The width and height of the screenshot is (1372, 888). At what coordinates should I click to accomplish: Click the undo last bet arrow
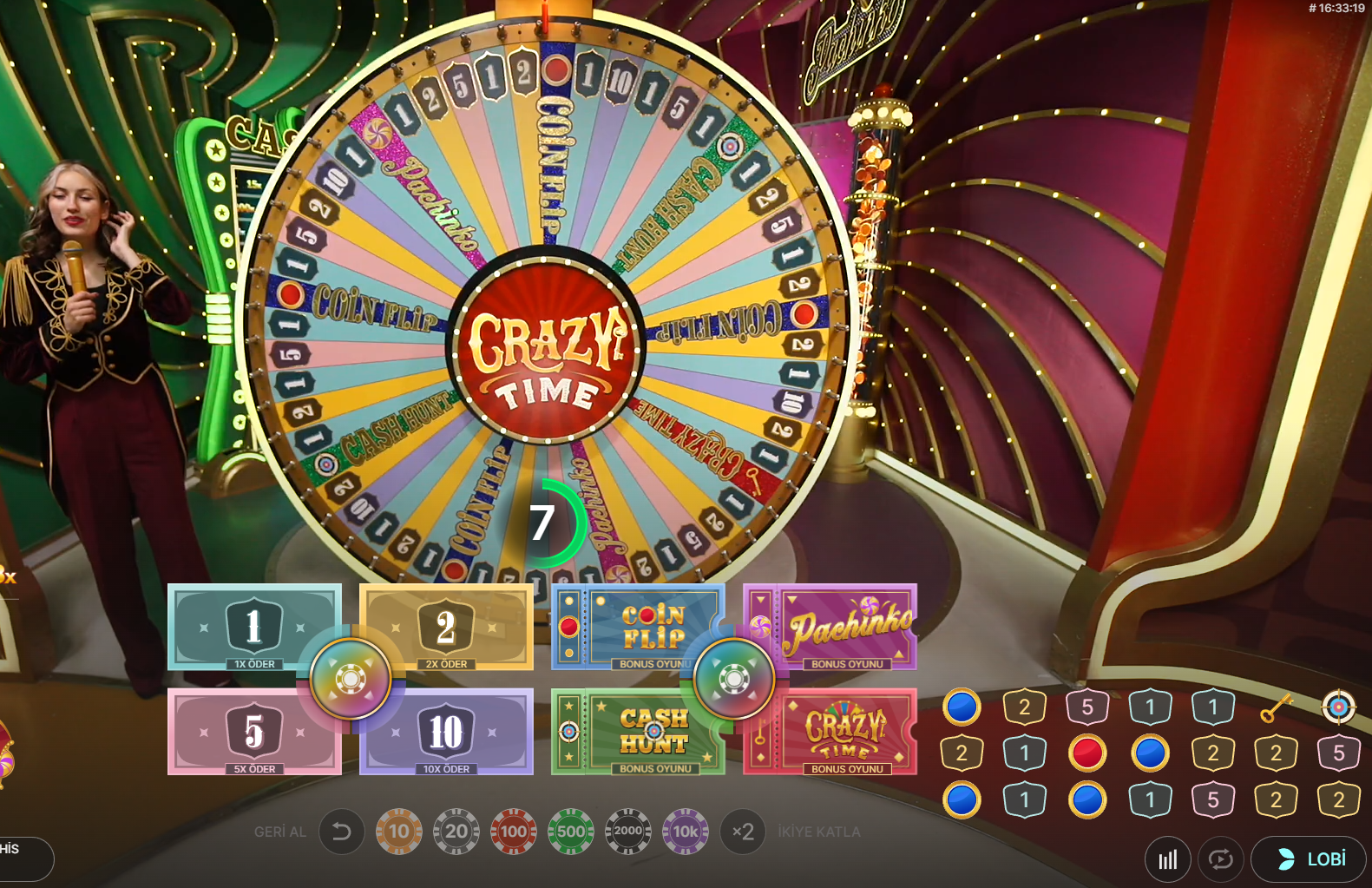pyautogui.click(x=342, y=831)
